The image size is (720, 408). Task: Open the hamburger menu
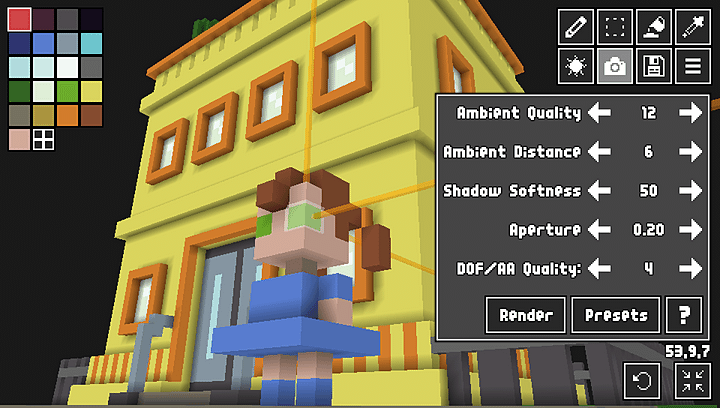click(690, 67)
